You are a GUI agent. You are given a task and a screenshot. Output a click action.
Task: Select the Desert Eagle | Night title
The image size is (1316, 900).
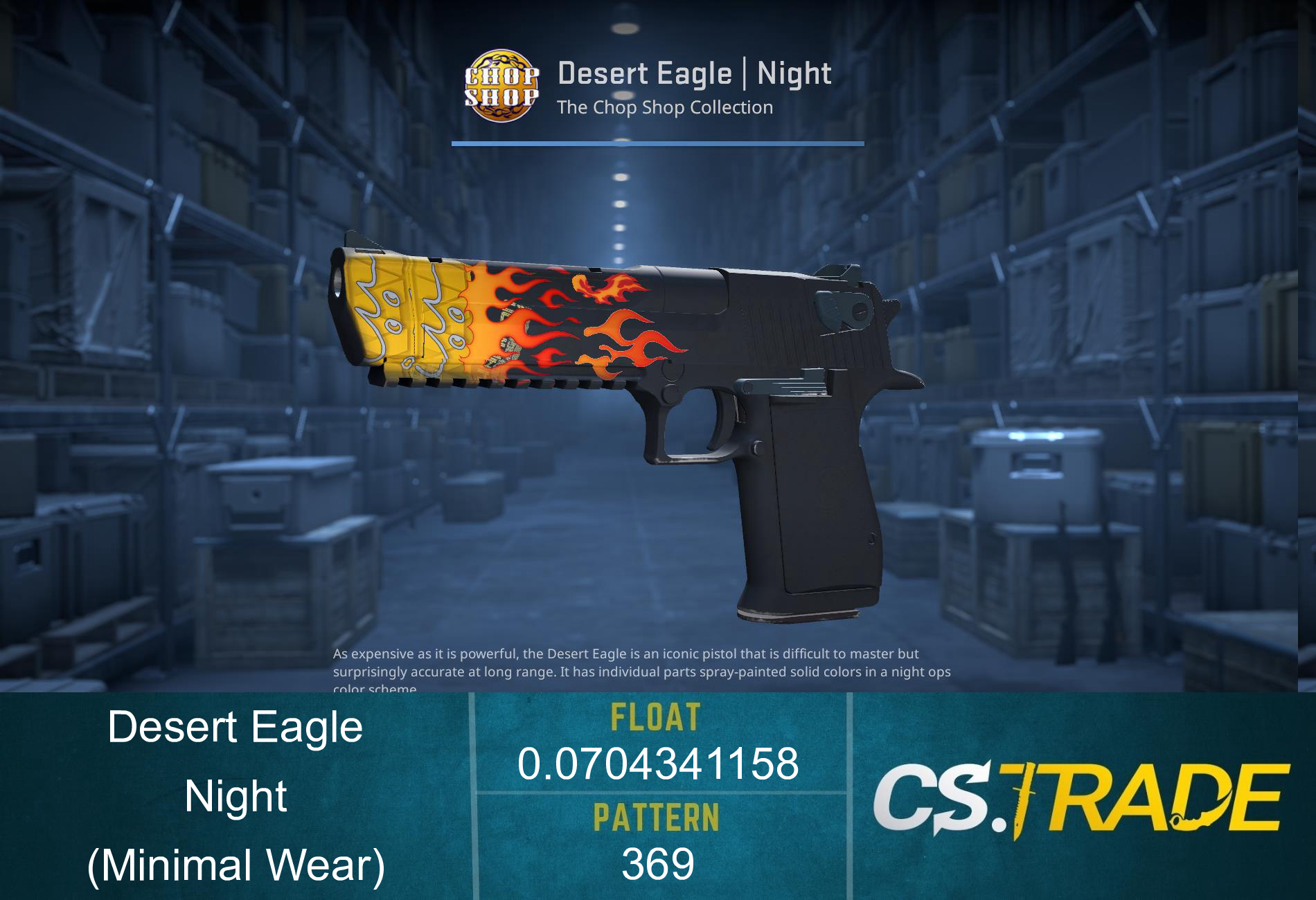pos(693,73)
